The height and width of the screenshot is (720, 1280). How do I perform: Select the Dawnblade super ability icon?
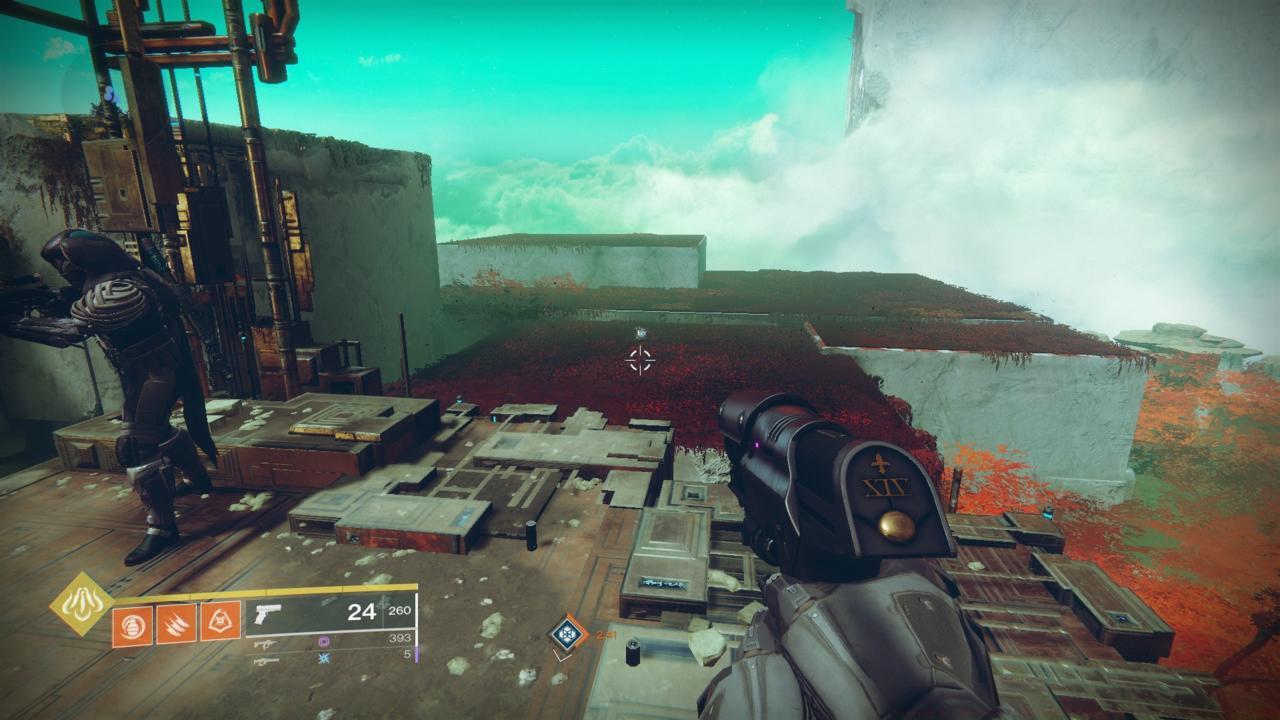(81, 602)
